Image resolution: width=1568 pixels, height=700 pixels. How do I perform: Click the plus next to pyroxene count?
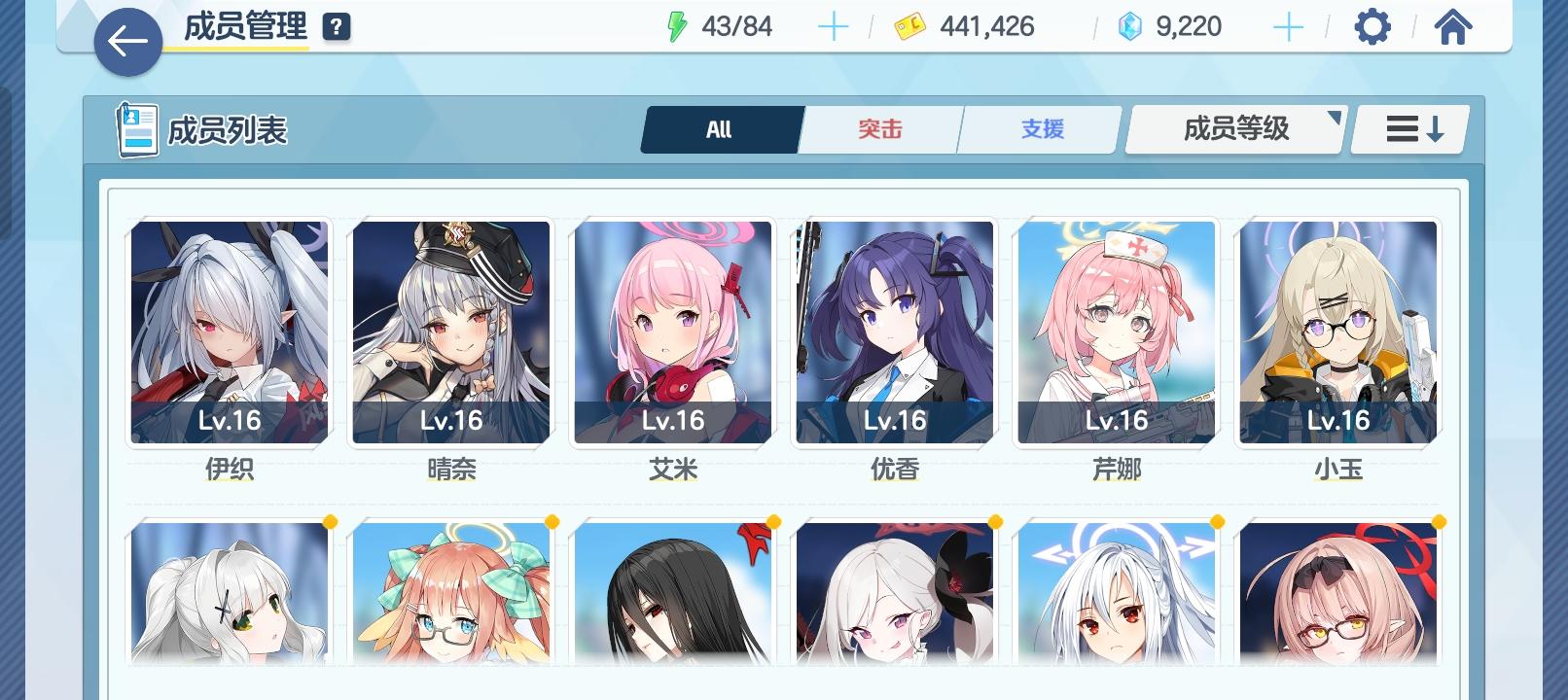point(1287,26)
